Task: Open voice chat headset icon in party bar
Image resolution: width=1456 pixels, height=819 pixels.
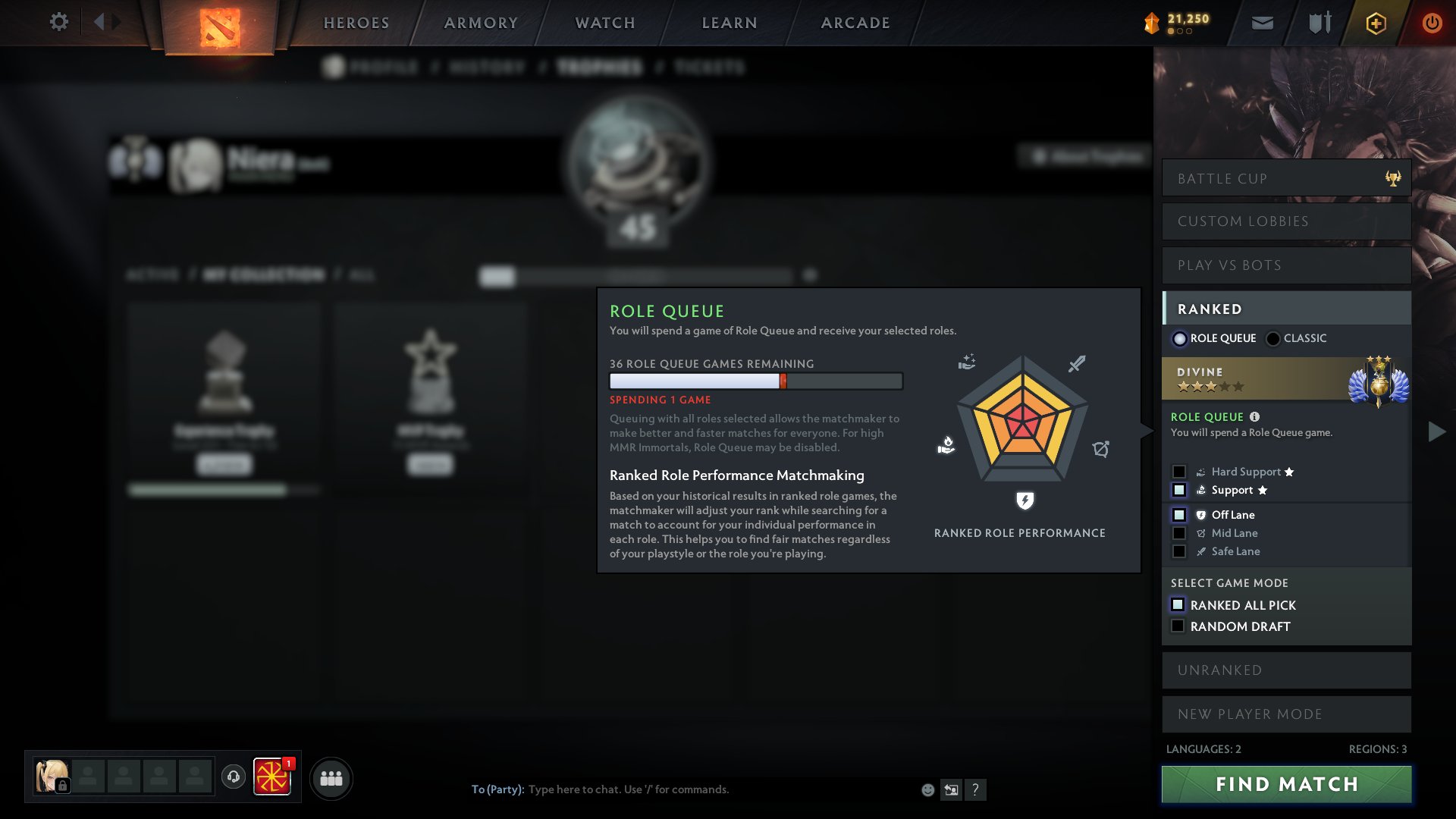Action: pos(234,777)
